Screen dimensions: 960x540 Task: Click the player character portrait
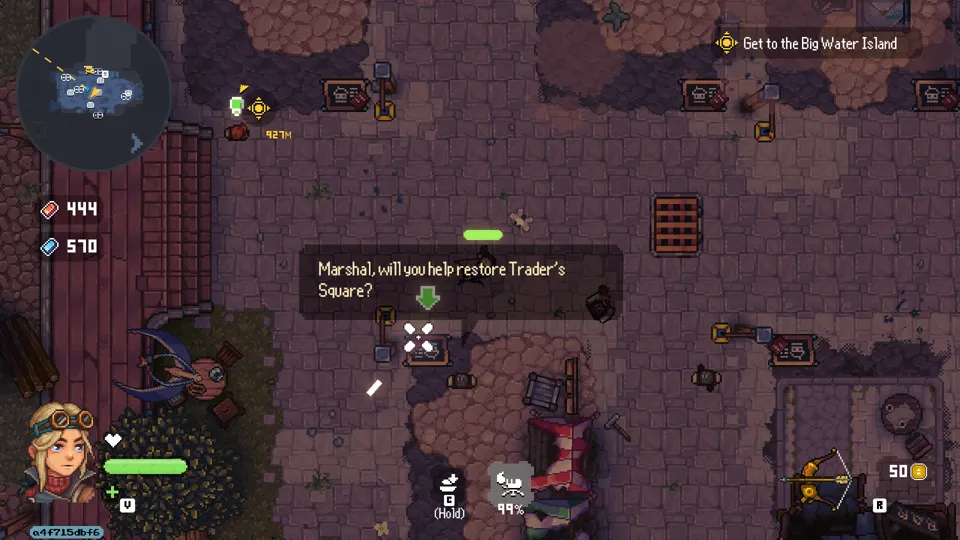coord(61,452)
